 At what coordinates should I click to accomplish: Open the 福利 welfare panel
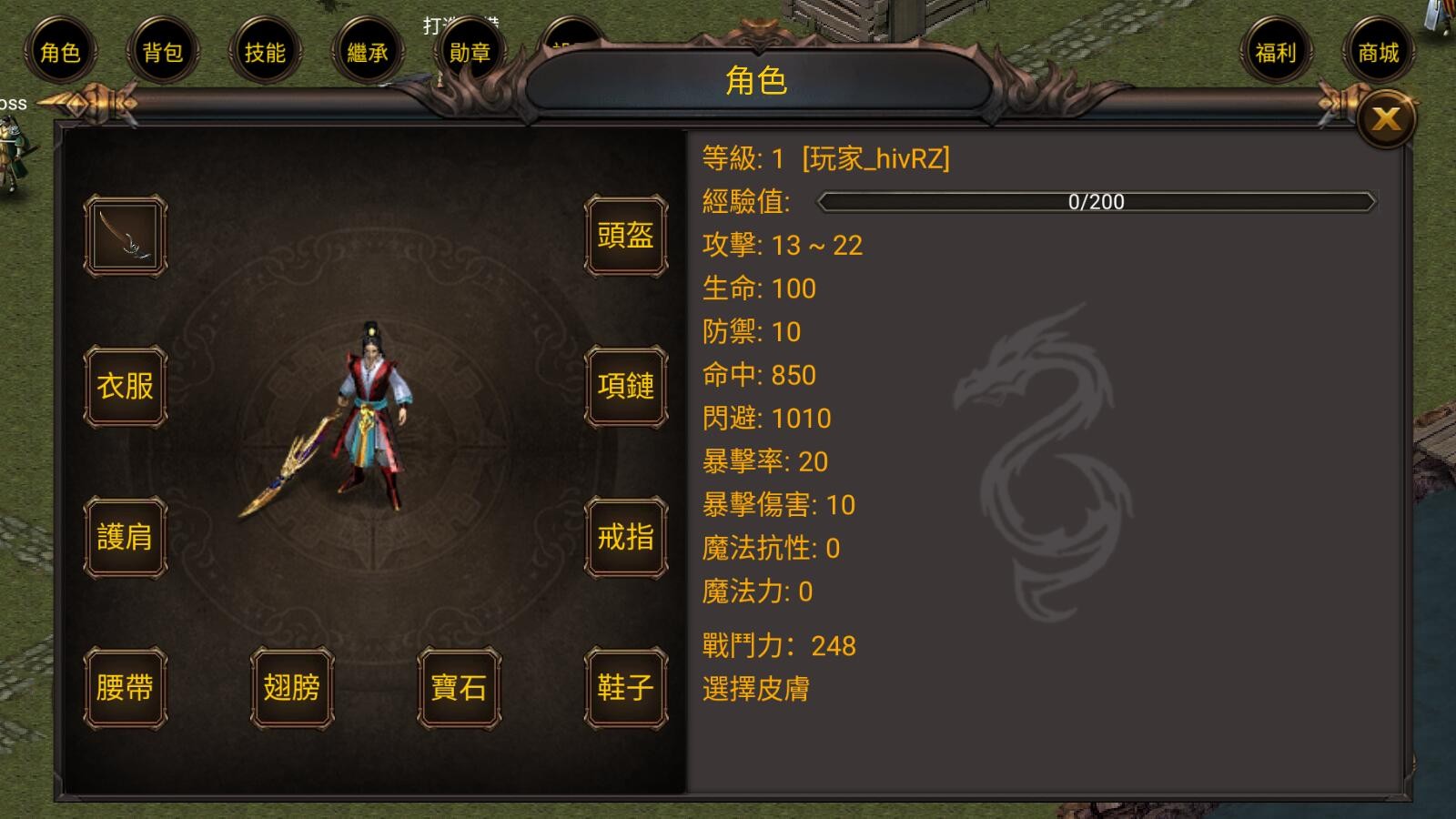1276,53
